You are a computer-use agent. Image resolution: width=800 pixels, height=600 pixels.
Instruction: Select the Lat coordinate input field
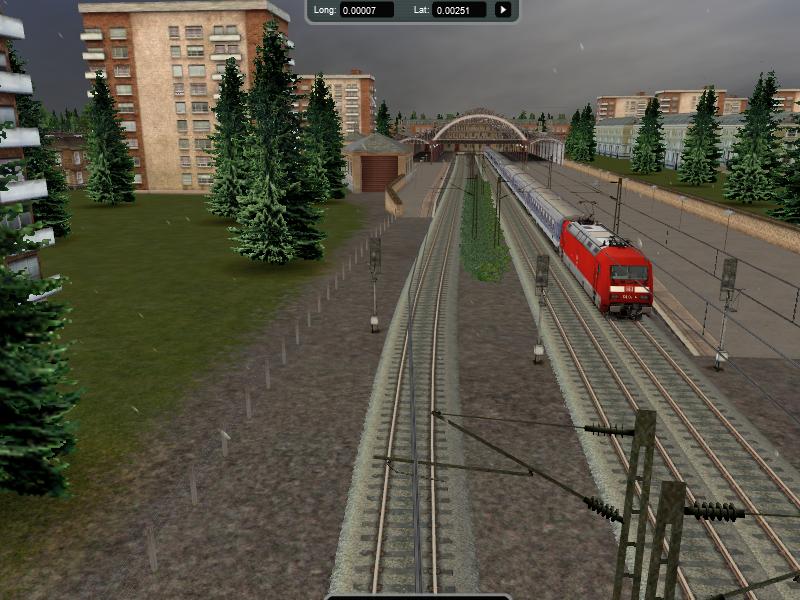pos(459,10)
